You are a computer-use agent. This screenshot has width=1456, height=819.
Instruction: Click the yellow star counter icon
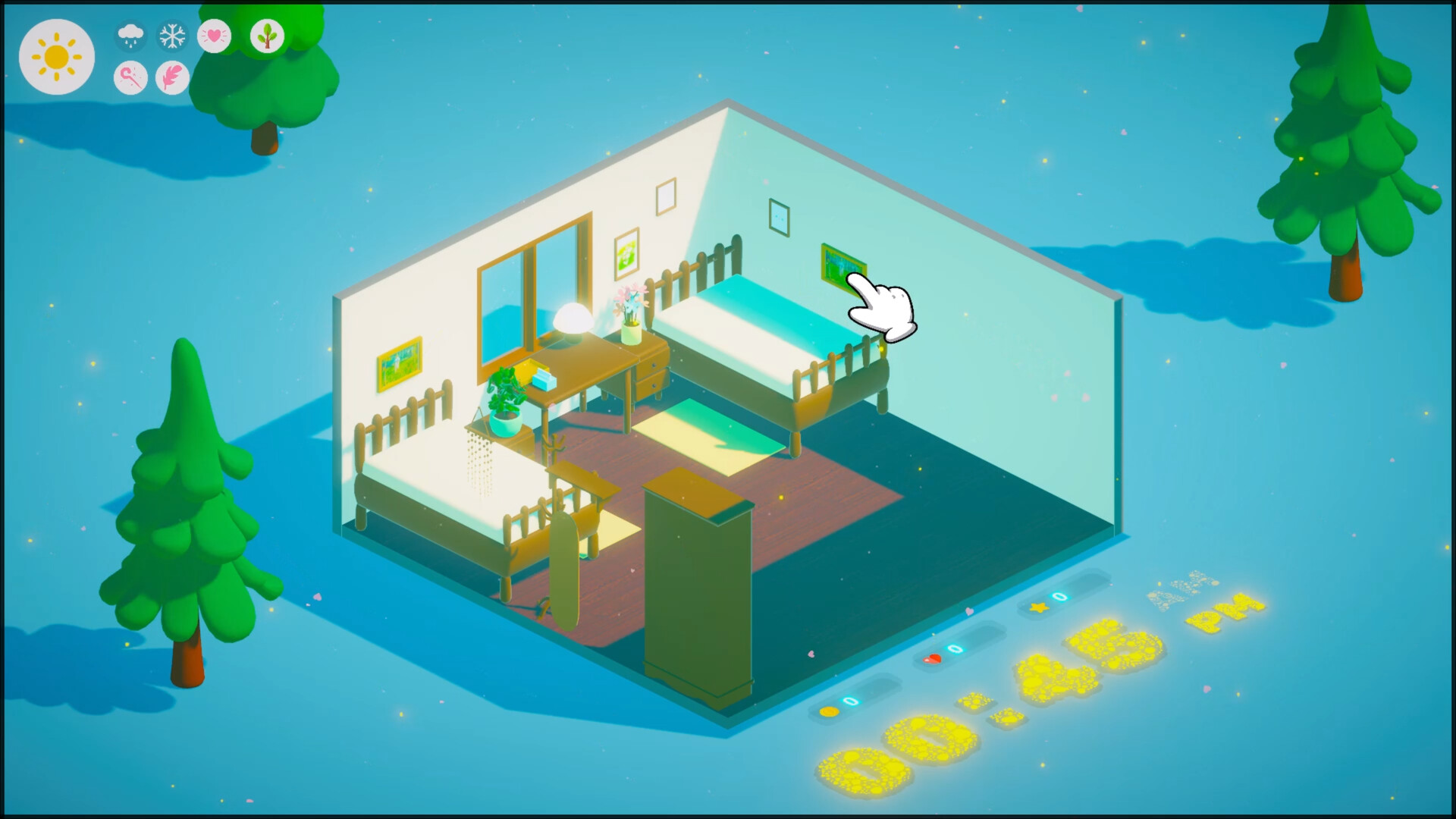pyautogui.click(x=1040, y=606)
